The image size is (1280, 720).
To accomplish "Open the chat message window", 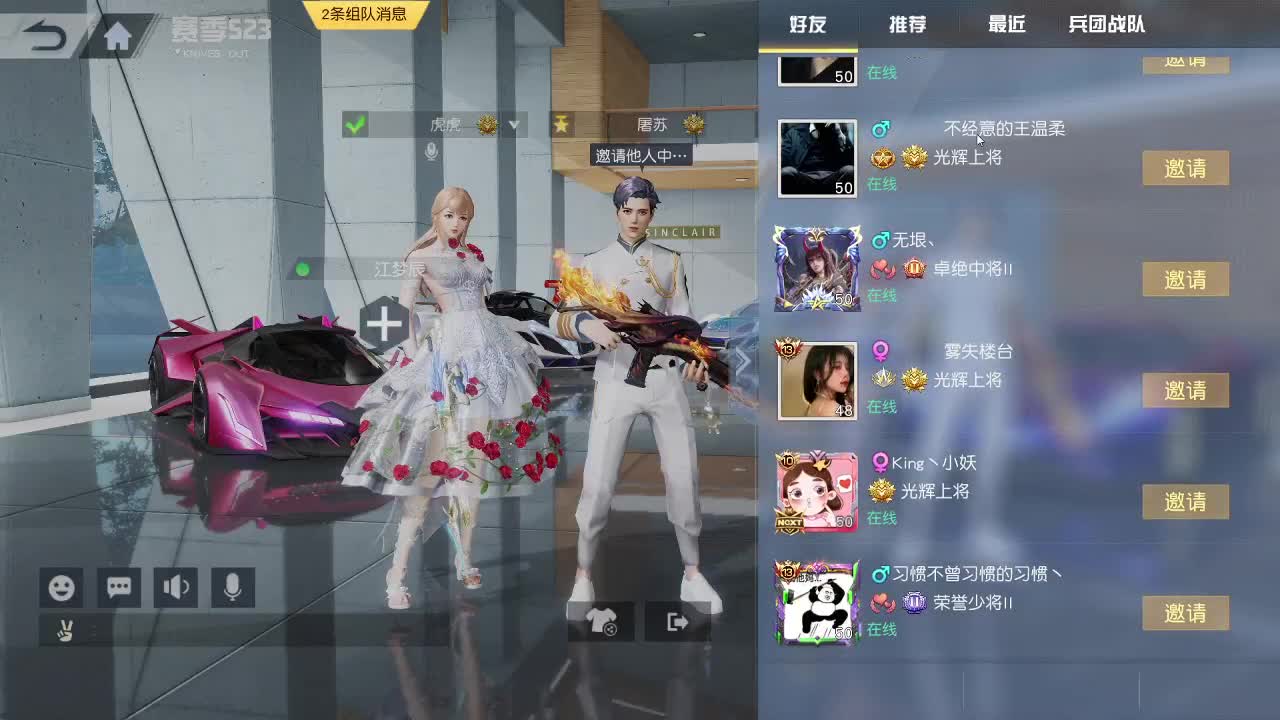I will (x=118, y=588).
